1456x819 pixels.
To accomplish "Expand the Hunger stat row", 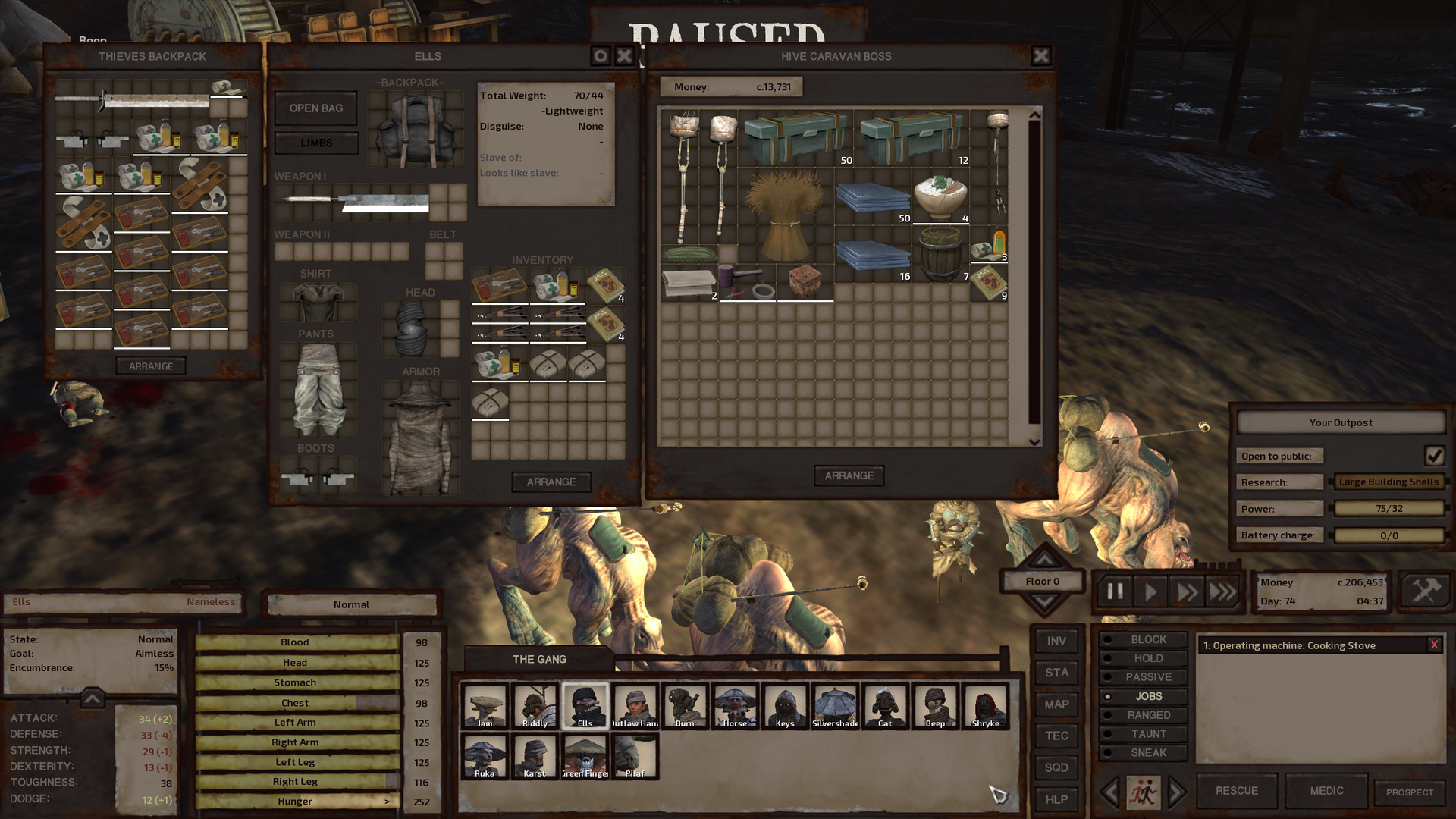I will click(388, 801).
